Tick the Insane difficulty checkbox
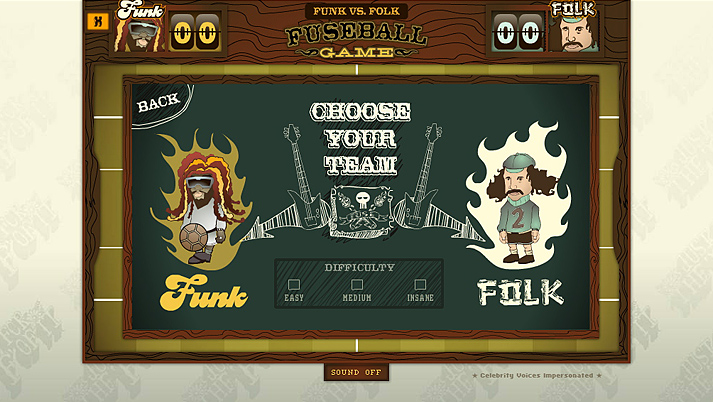713x402 pixels. 420,285
